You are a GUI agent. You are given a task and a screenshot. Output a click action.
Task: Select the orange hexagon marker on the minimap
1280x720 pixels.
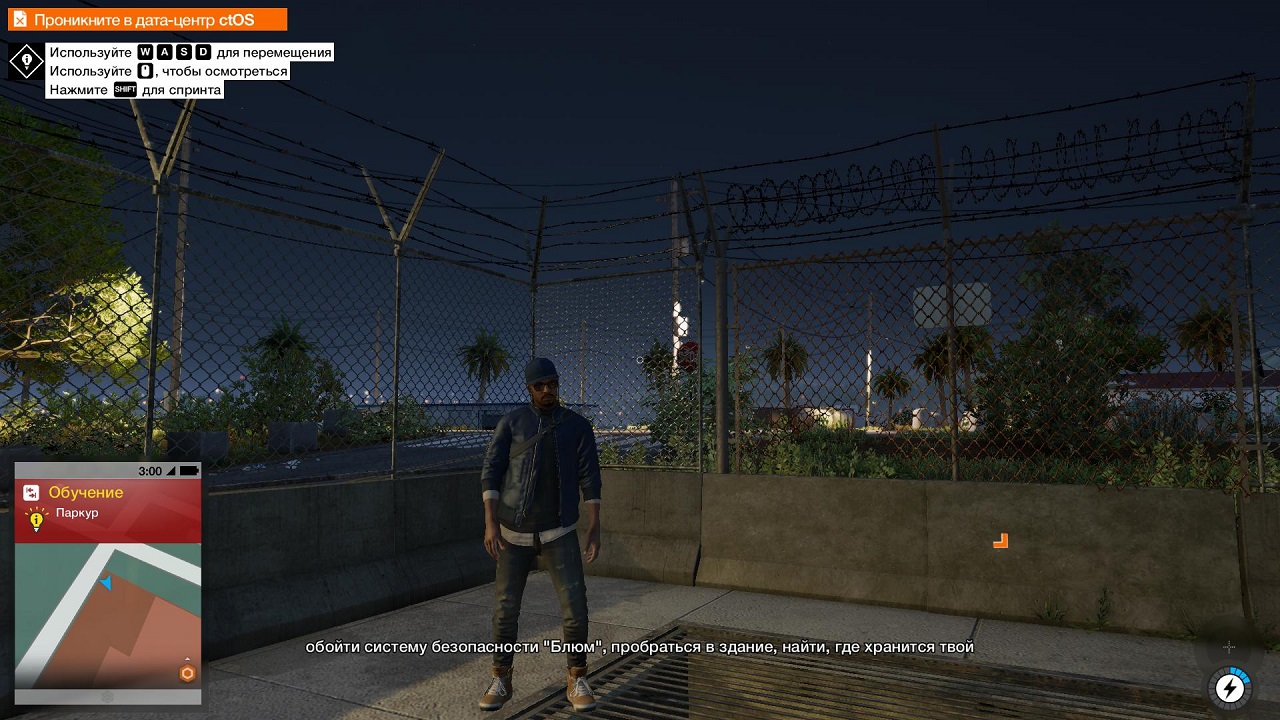[187, 673]
